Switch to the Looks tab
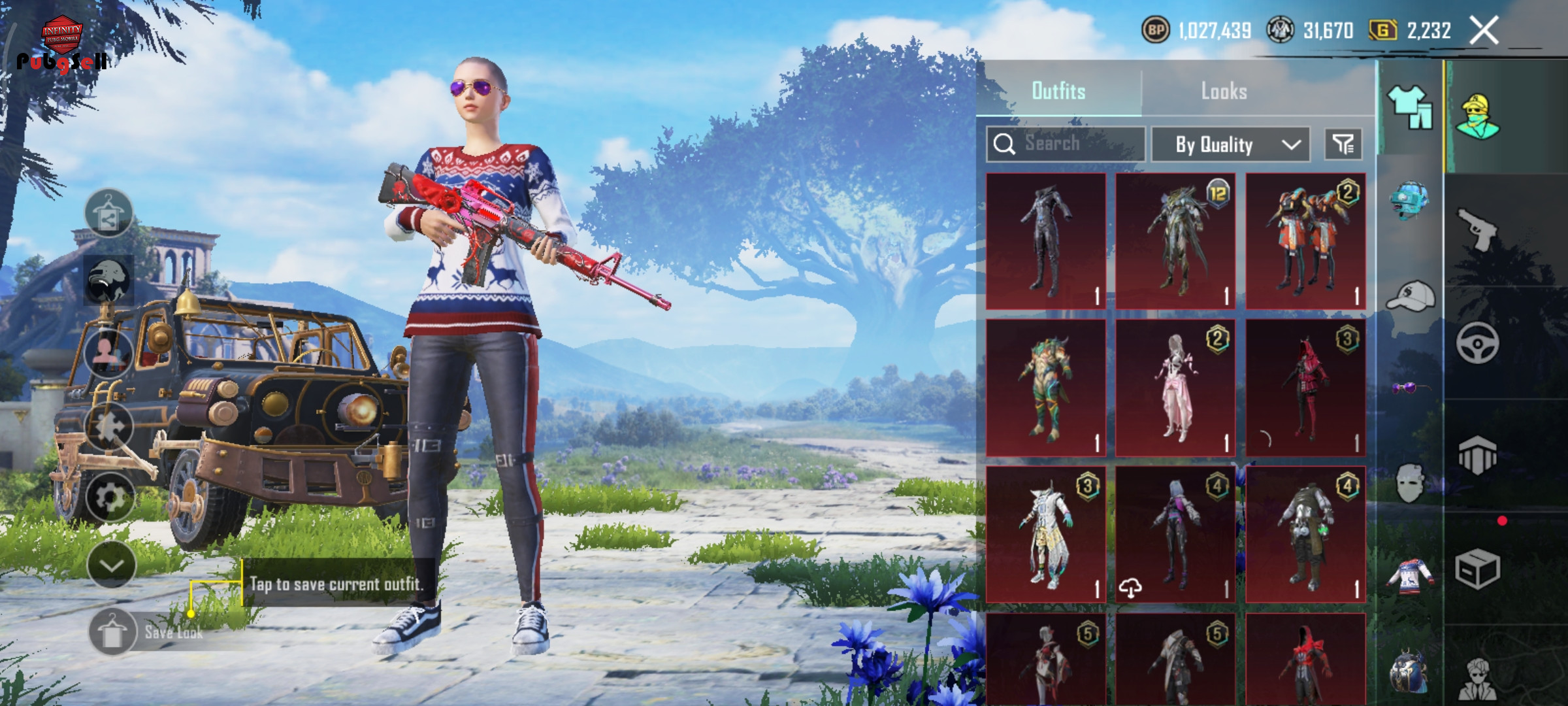This screenshot has width=1568, height=706. (x=1224, y=92)
